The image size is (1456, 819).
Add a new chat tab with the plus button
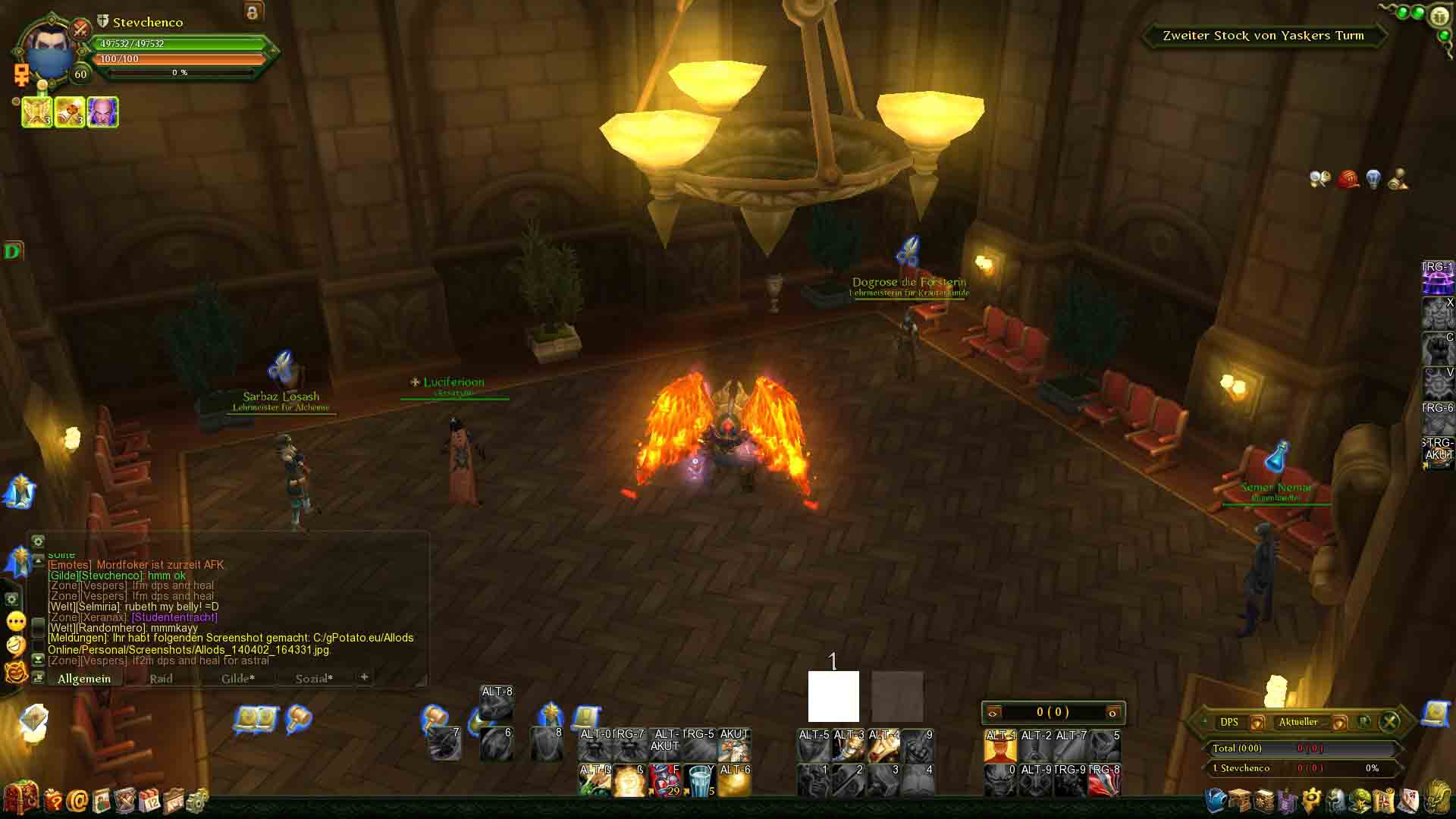point(364,676)
